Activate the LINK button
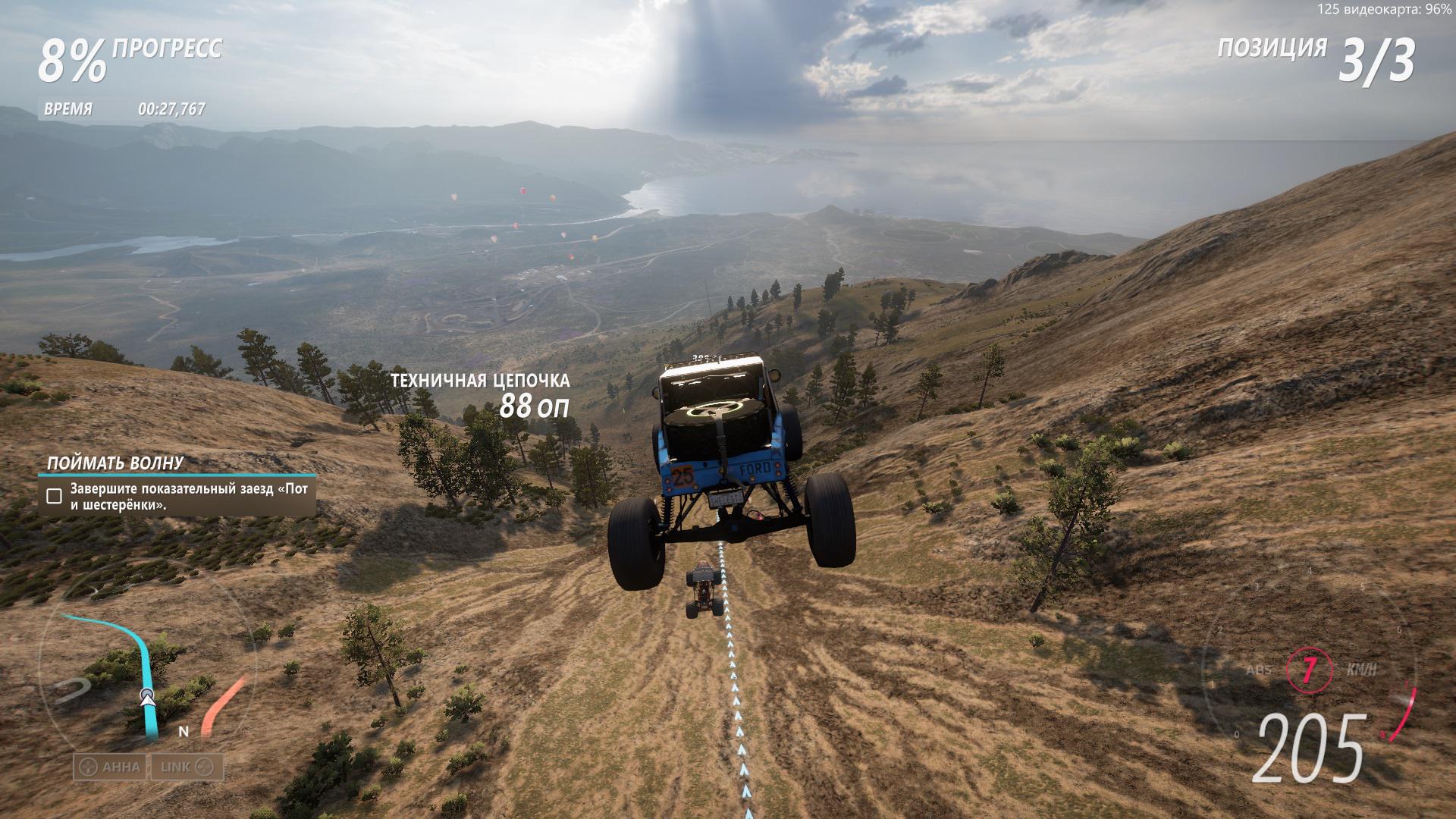This screenshot has width=1456, height=819. (x=186, y=767)
